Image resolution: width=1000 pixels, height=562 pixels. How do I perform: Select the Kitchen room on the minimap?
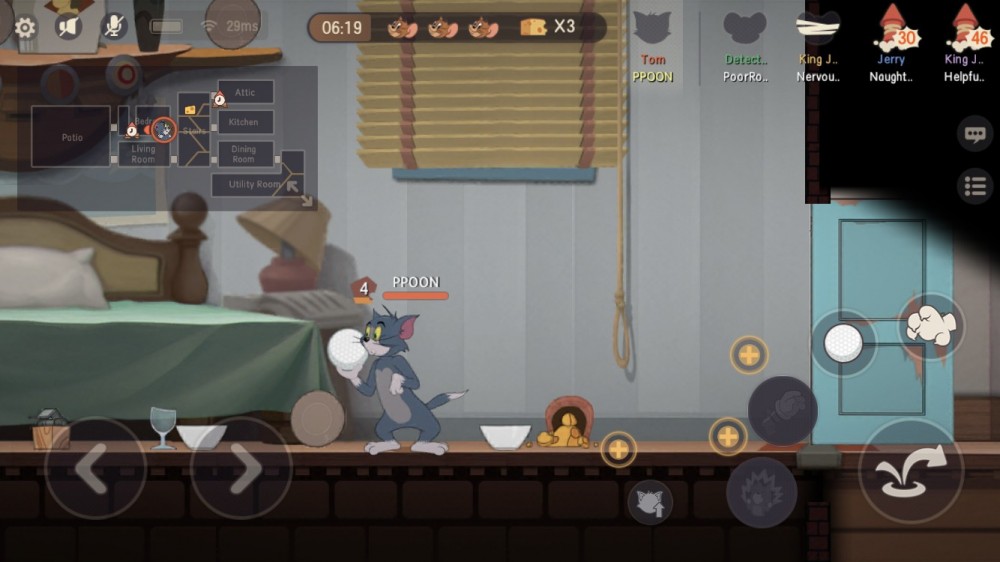click(244, 122)
